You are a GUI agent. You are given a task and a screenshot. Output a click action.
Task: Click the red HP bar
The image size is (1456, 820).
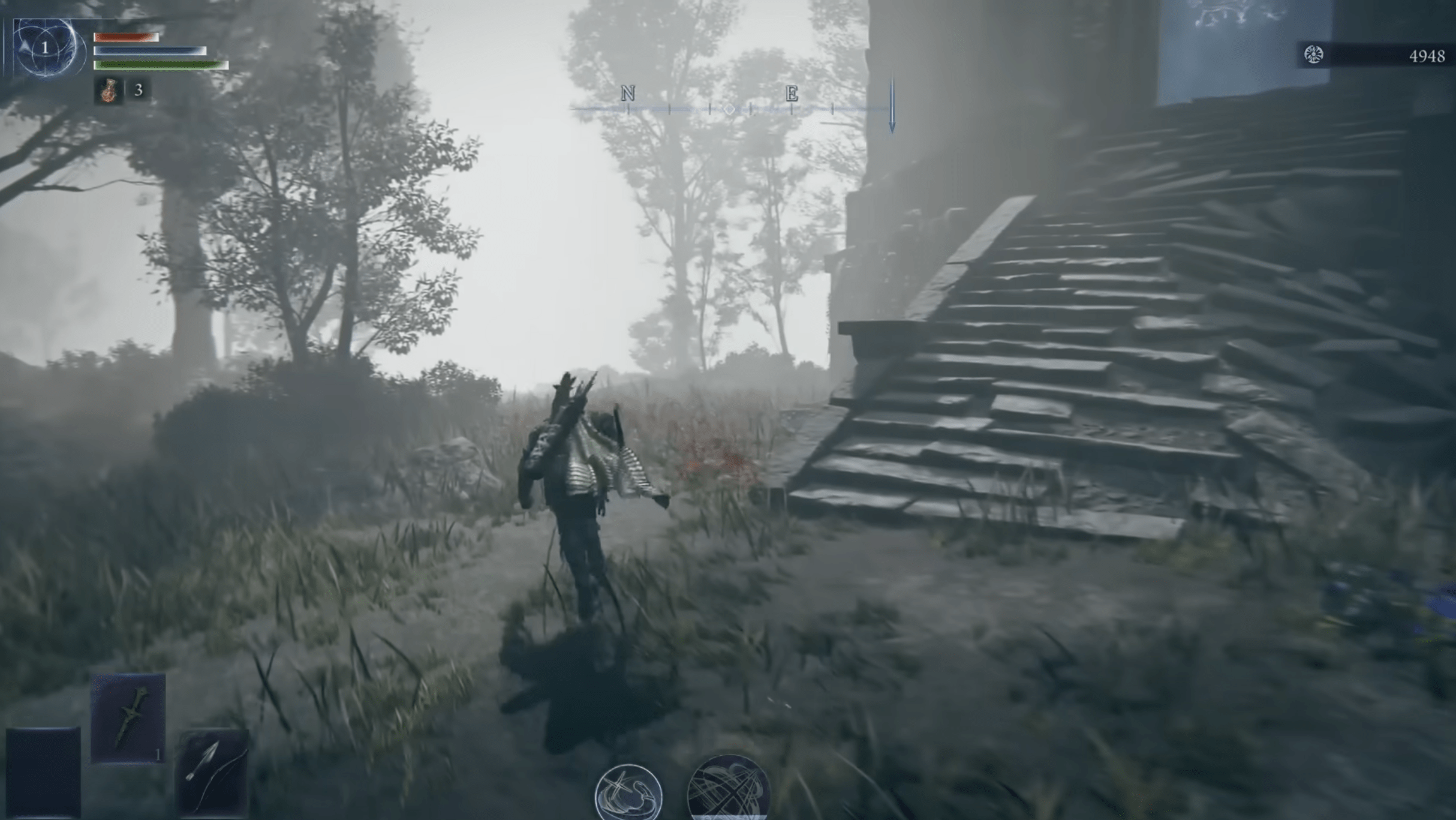click(126, 37)
